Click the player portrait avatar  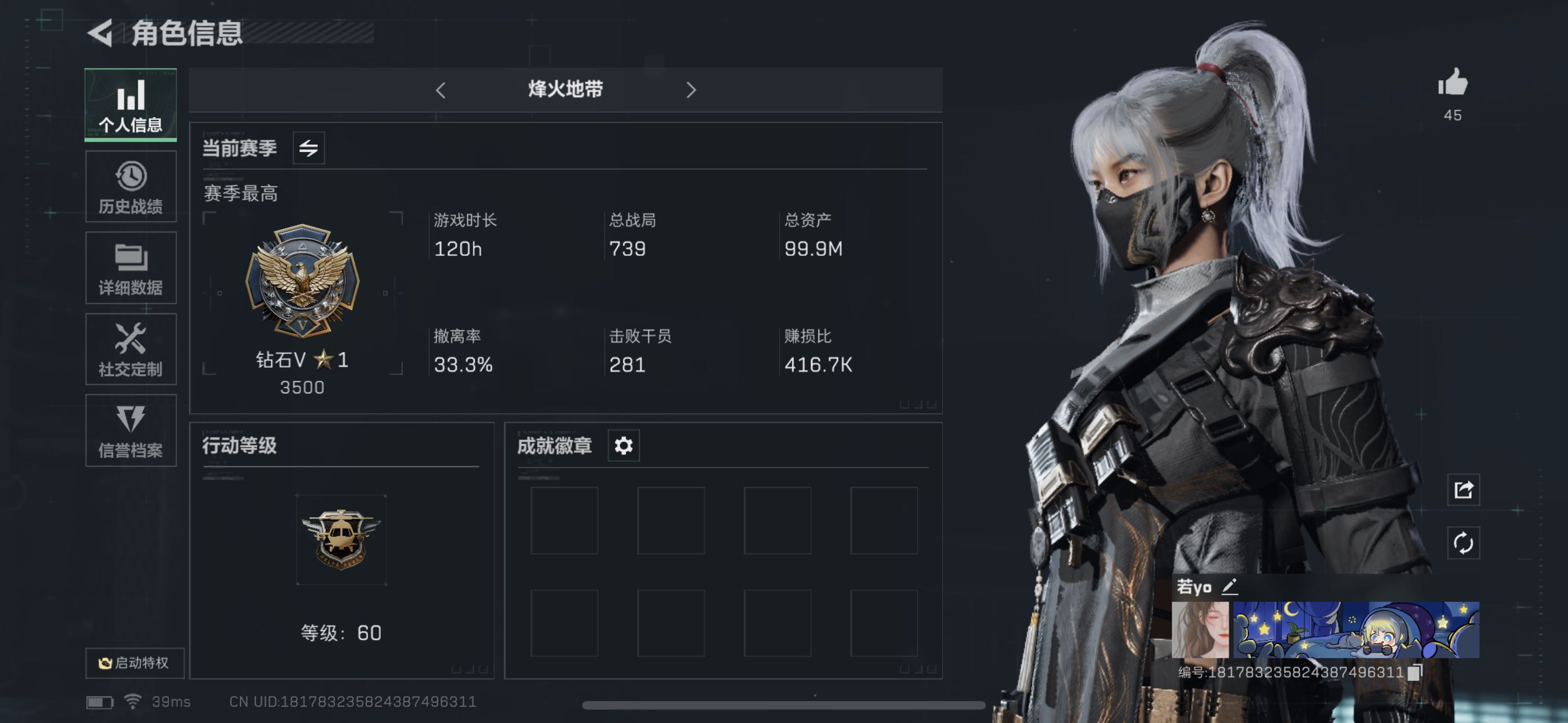coord(1200,630)
